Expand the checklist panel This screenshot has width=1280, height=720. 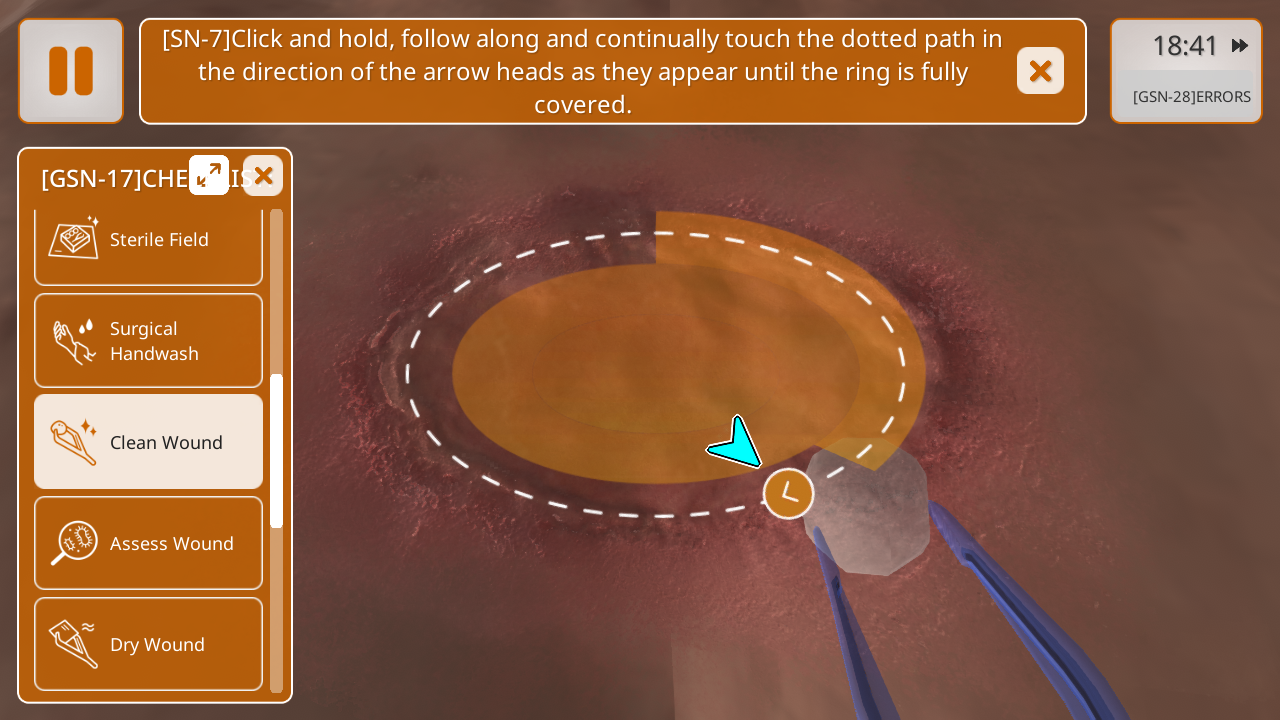coord(209,175)
